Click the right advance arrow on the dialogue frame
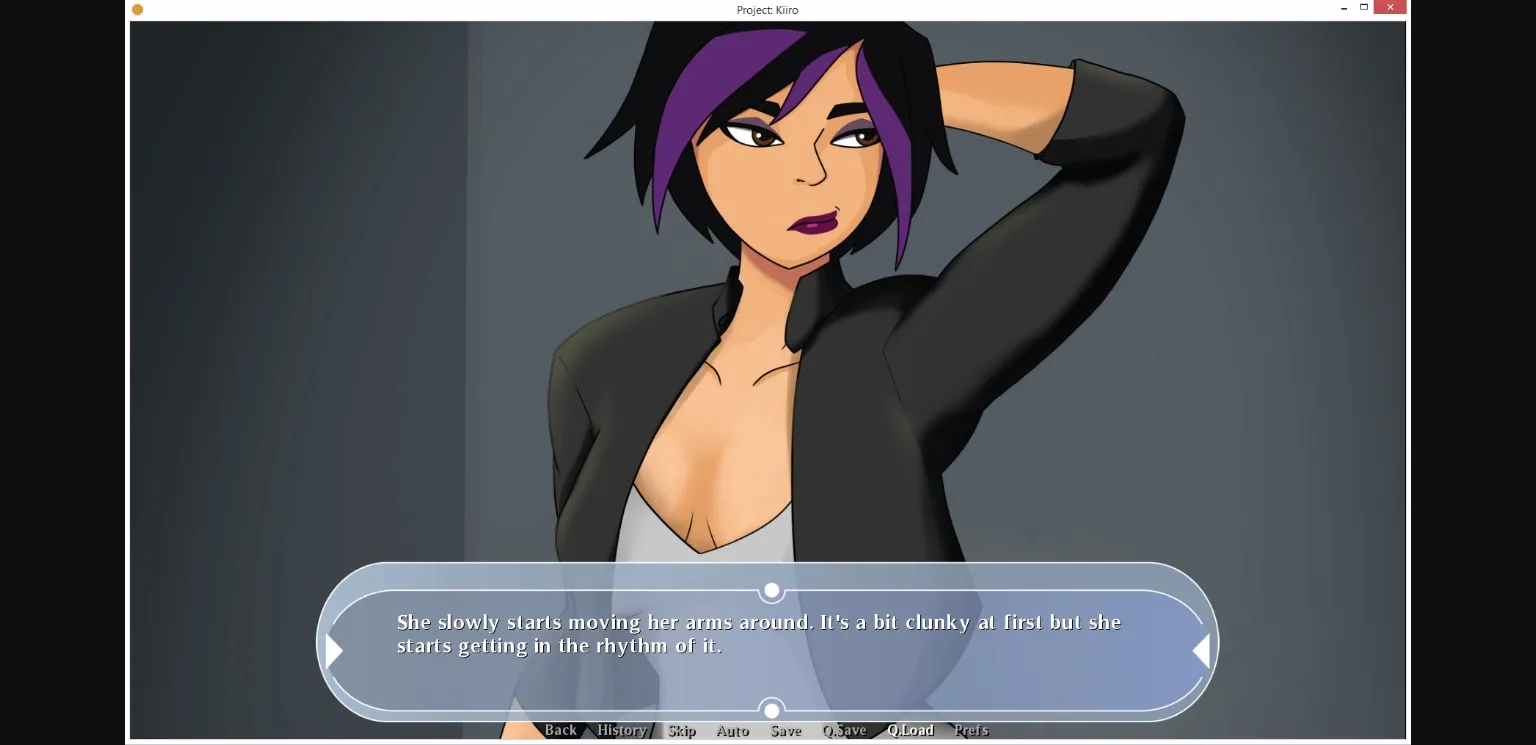This screenshot has height=745, width=1536. (1200, 651)
